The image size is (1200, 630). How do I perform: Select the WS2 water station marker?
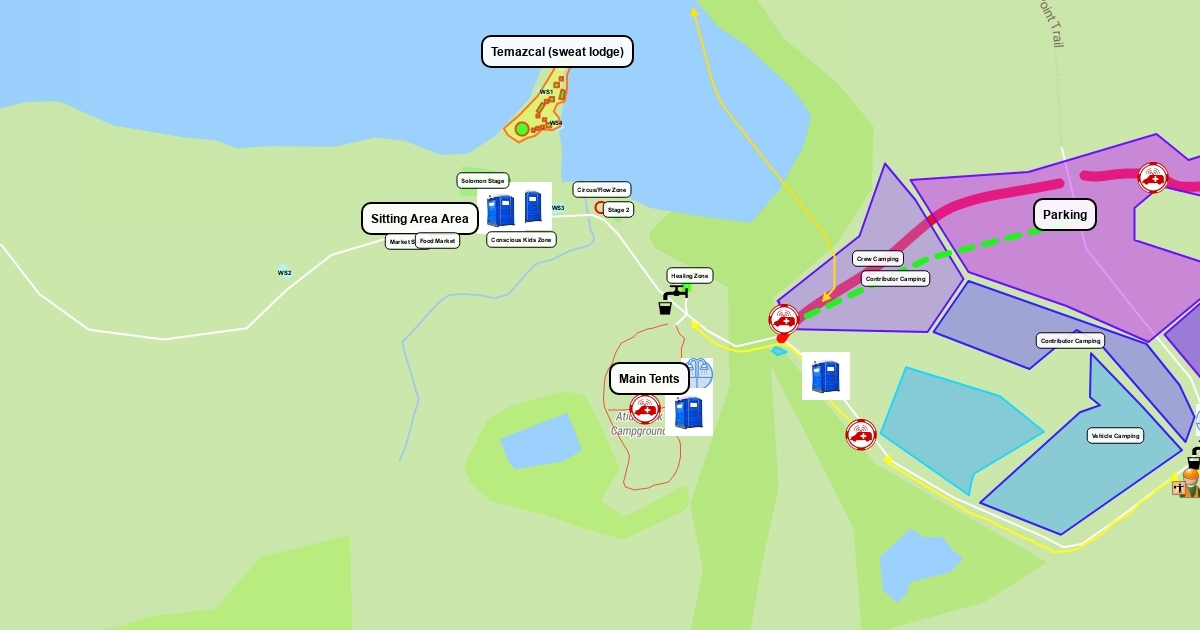point(285,272)
